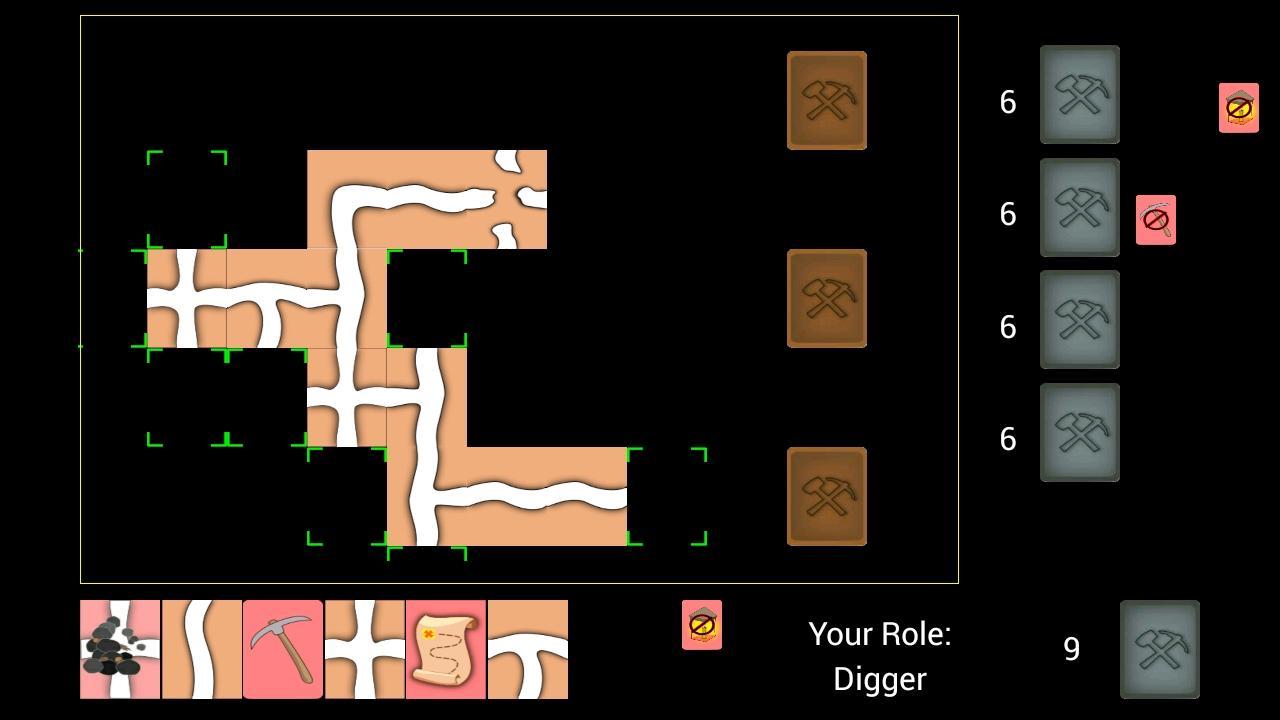
Task: Click the fourth opponent's card back
Action: [x=1080, y=431]
